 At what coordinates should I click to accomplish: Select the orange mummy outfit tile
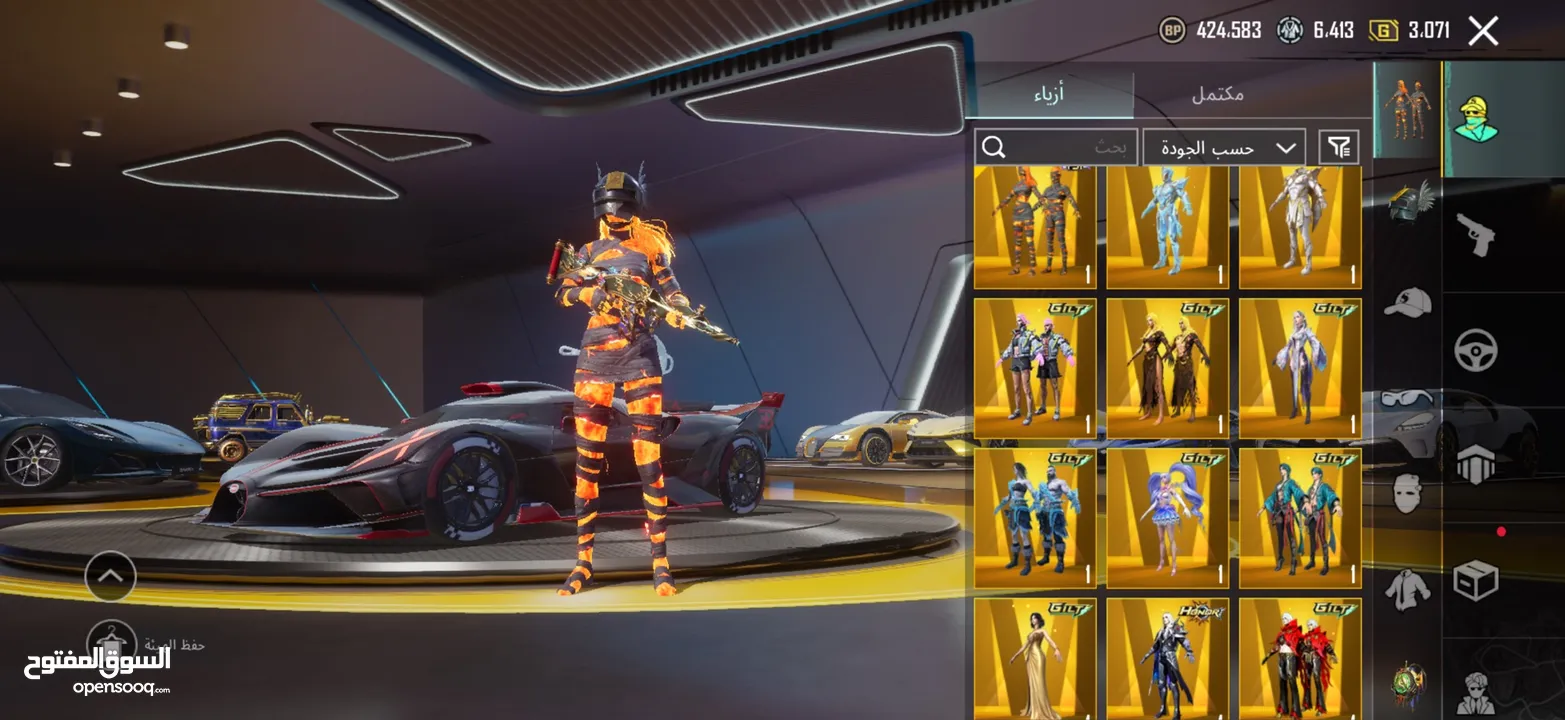[x=1035, y=227]
